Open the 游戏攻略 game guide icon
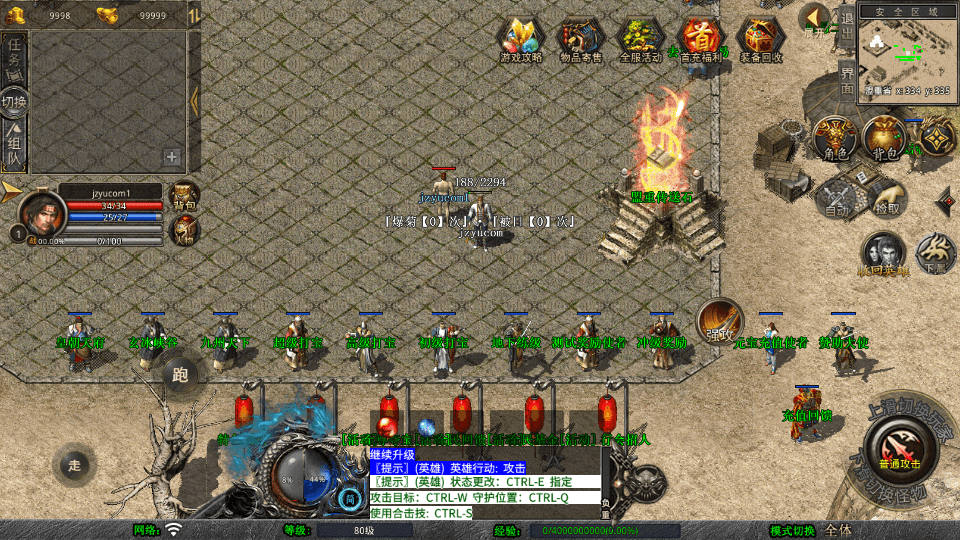The width and height of the screenshot is (960, 540). [x=520, y=39]
